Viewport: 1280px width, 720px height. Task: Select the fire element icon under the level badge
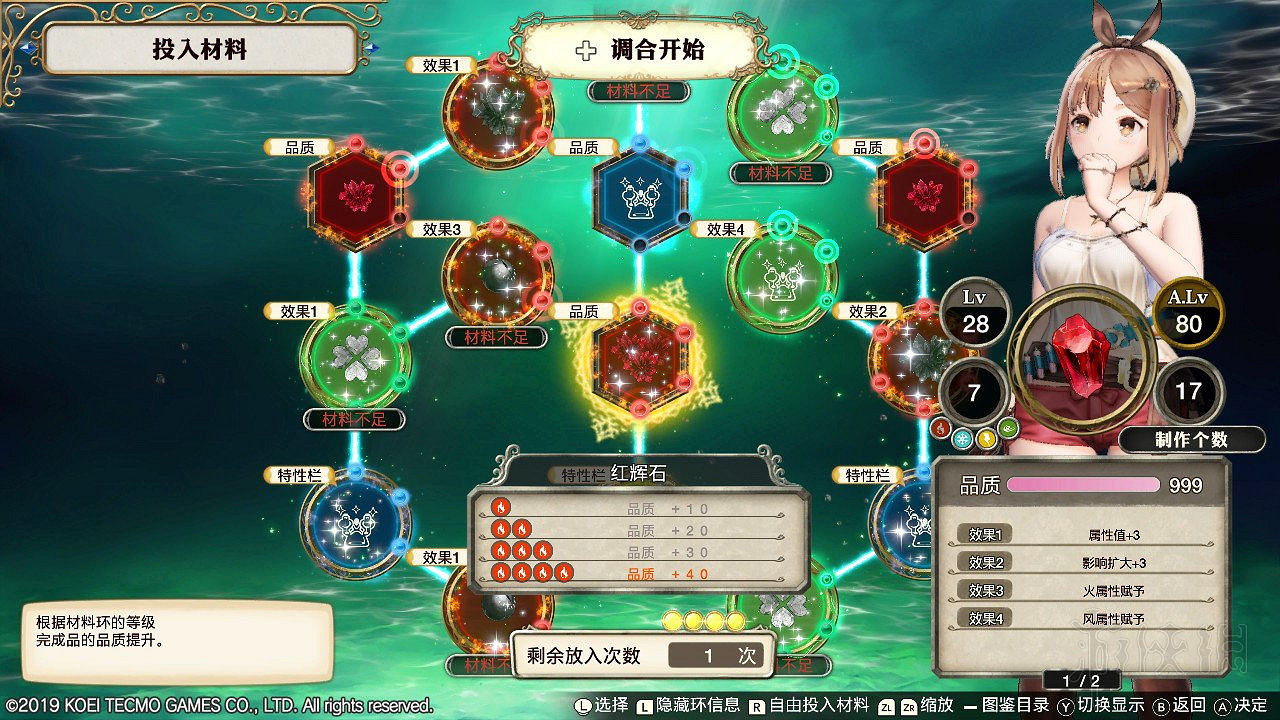coord(941,427)
